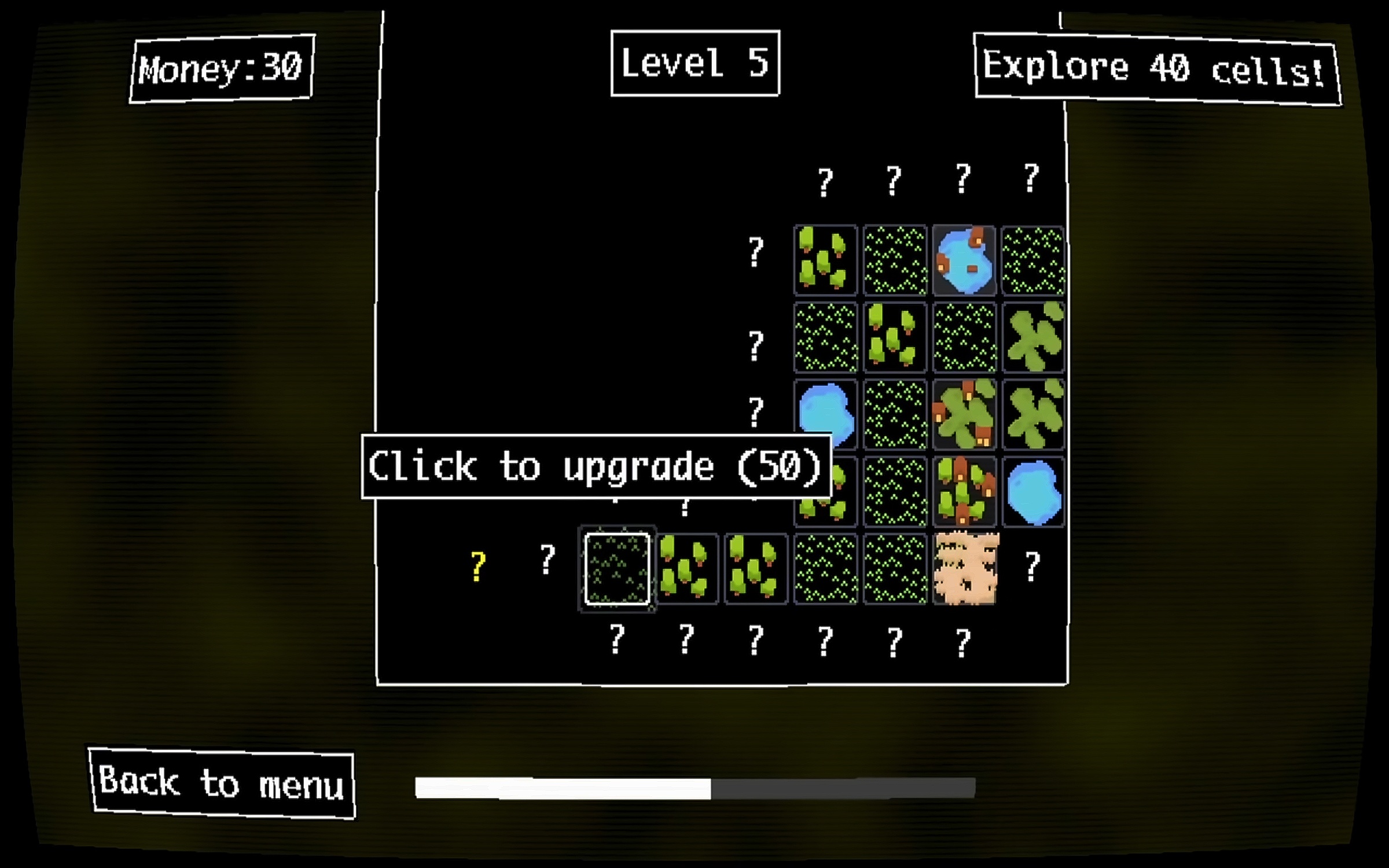Choose the lake tile with houses
The width and height of the screenshot is (1389, 868).
click(964, 260)
